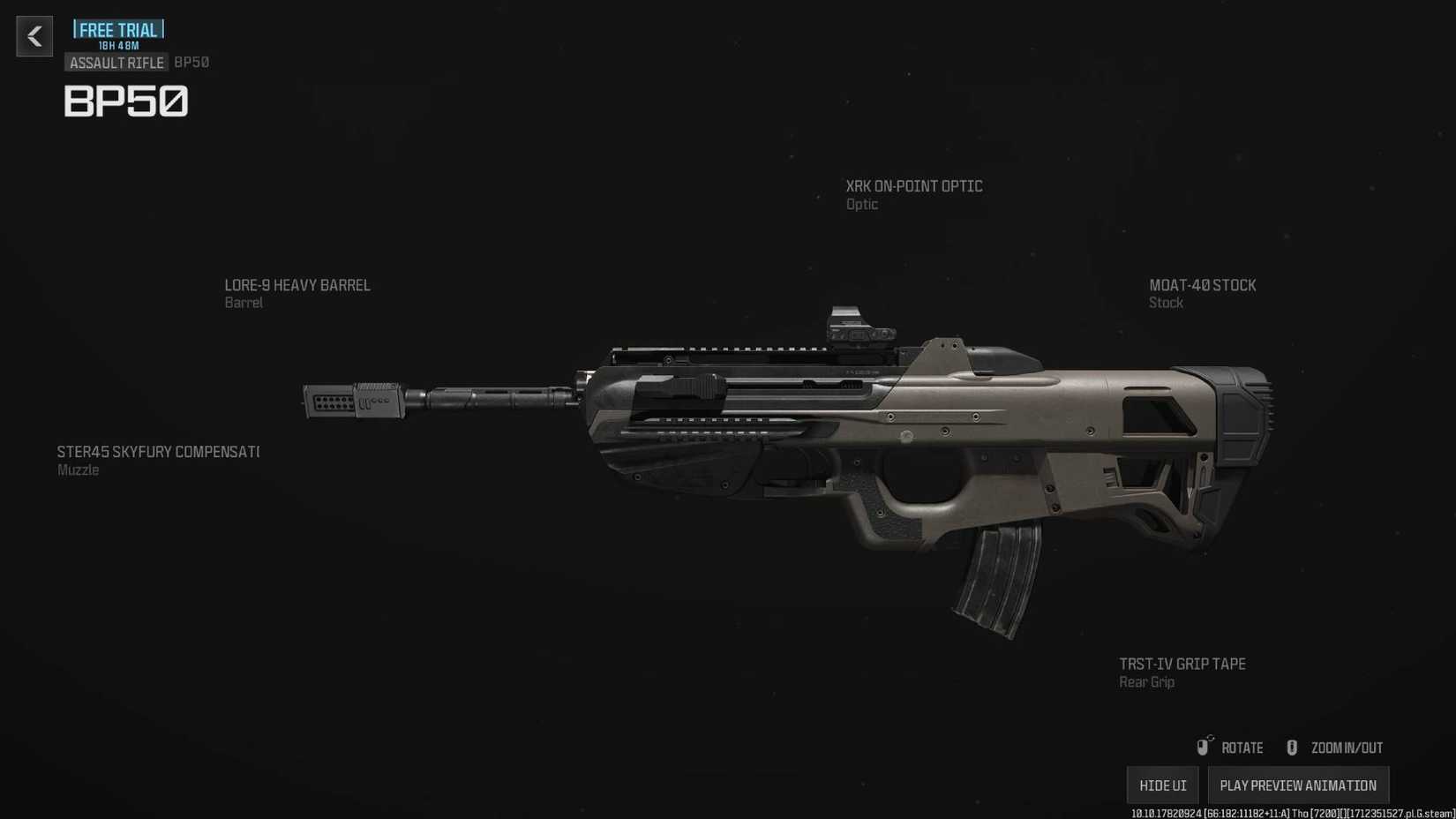Image resolution: width=1456 pixels, height=819 pixels.
Task: Select the LORE-9 HEAVY BARREL label
Action: [x=297, y=285]
